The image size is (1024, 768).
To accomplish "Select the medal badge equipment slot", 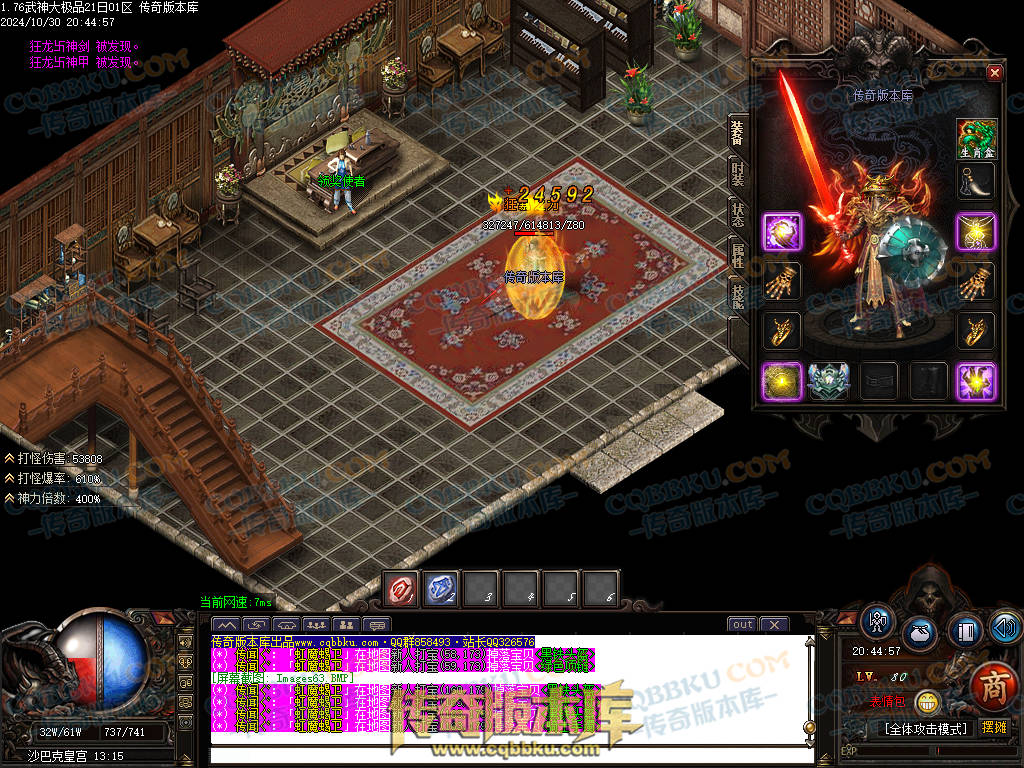I will tap(828, 381).
